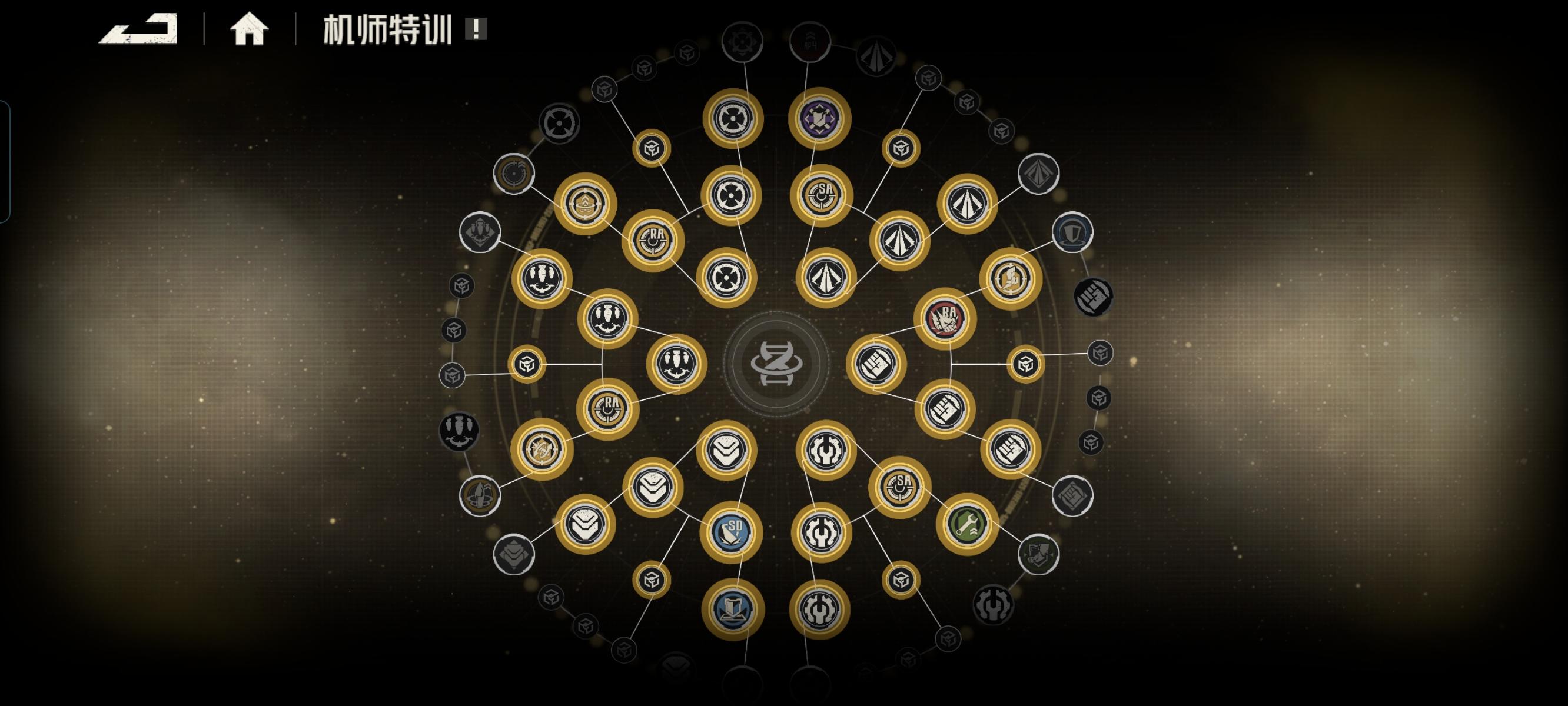This screenshot has width=1568, height=706.
Task: Click the locked grey fist node on right edge
Action: point(1094,298)
